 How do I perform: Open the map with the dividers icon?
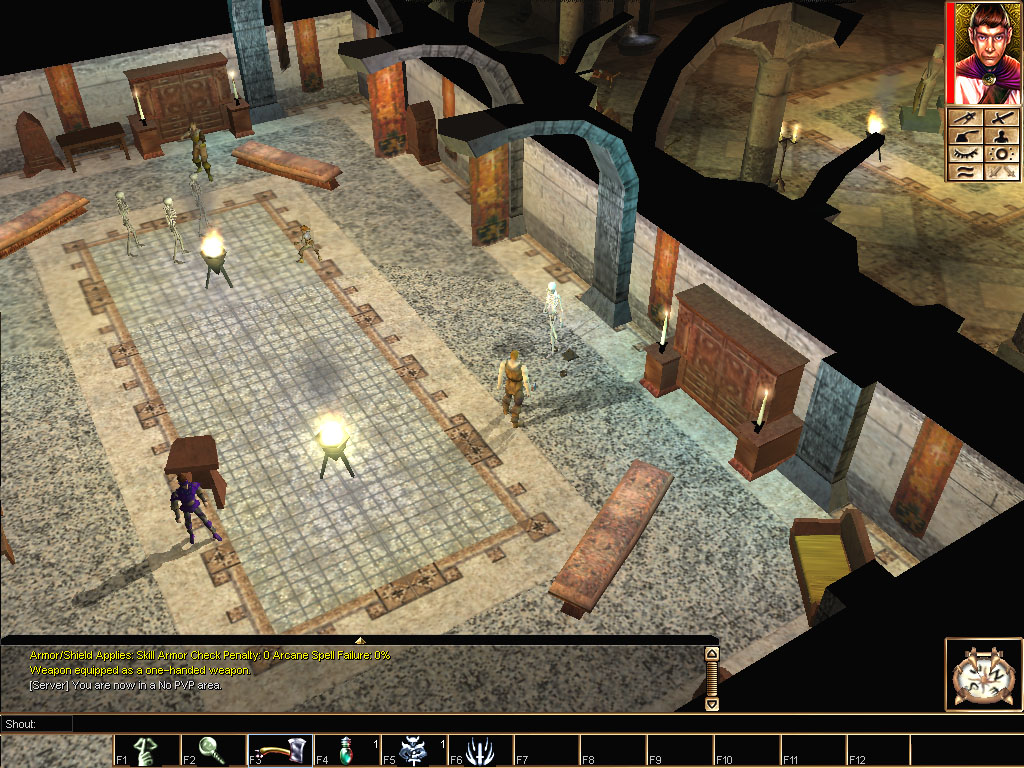point(965,119)
